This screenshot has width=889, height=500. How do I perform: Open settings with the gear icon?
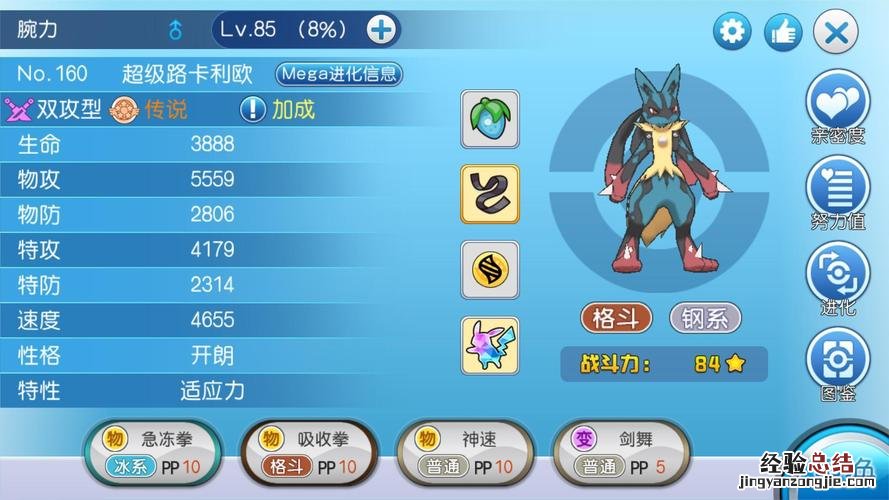tap(732, 33)
